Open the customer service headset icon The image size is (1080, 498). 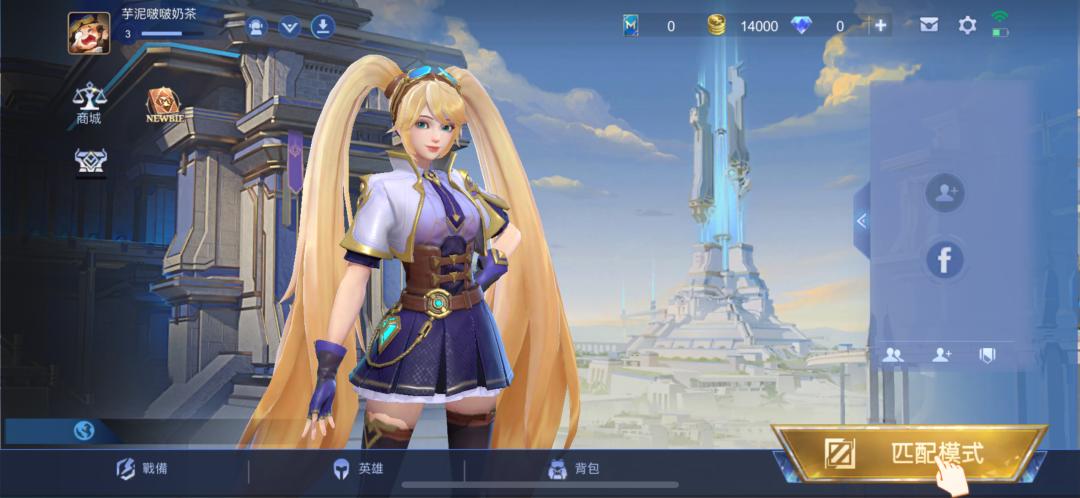point(256,26)
